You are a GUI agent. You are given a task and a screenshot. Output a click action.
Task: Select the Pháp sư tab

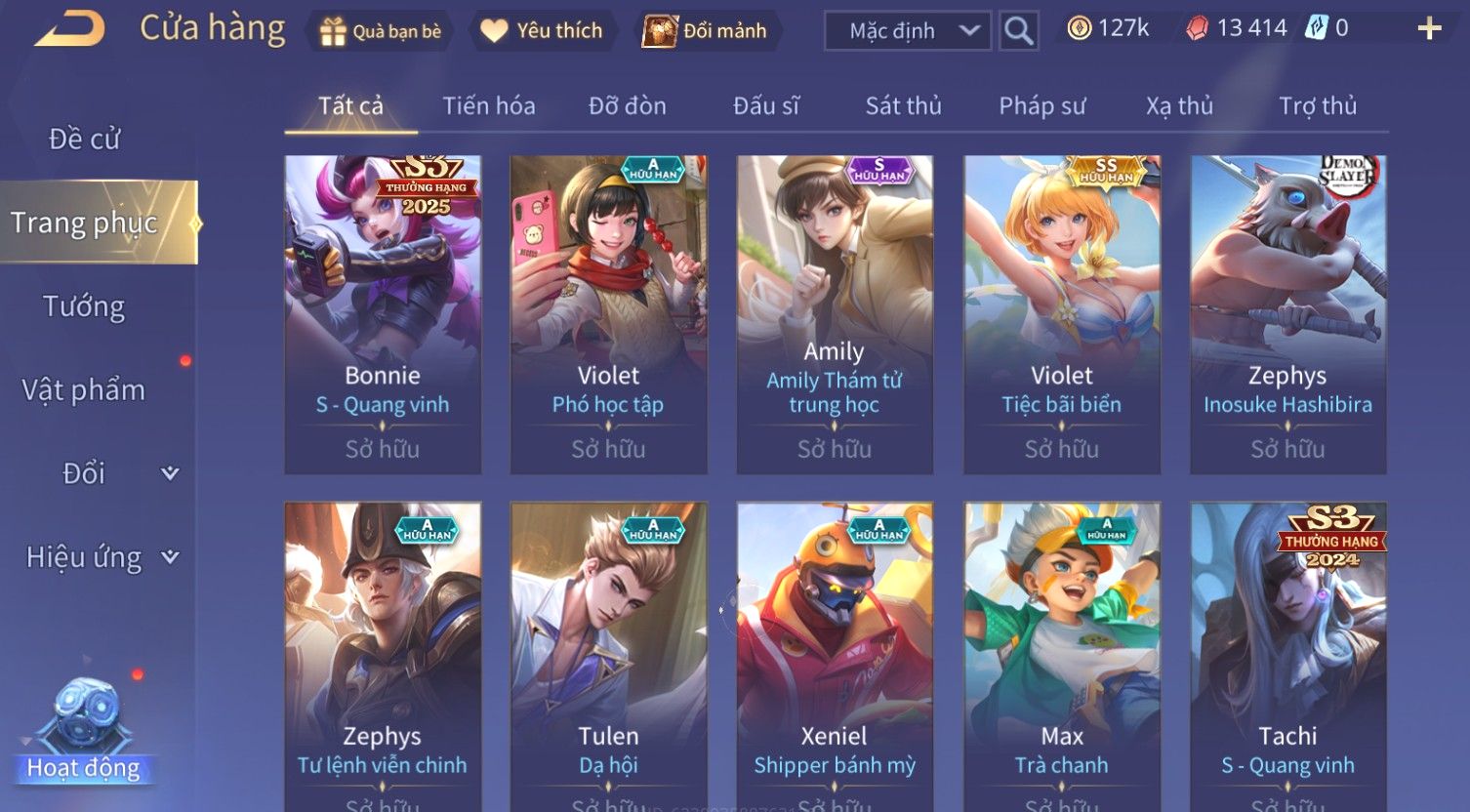click(x=1041, y=105)
